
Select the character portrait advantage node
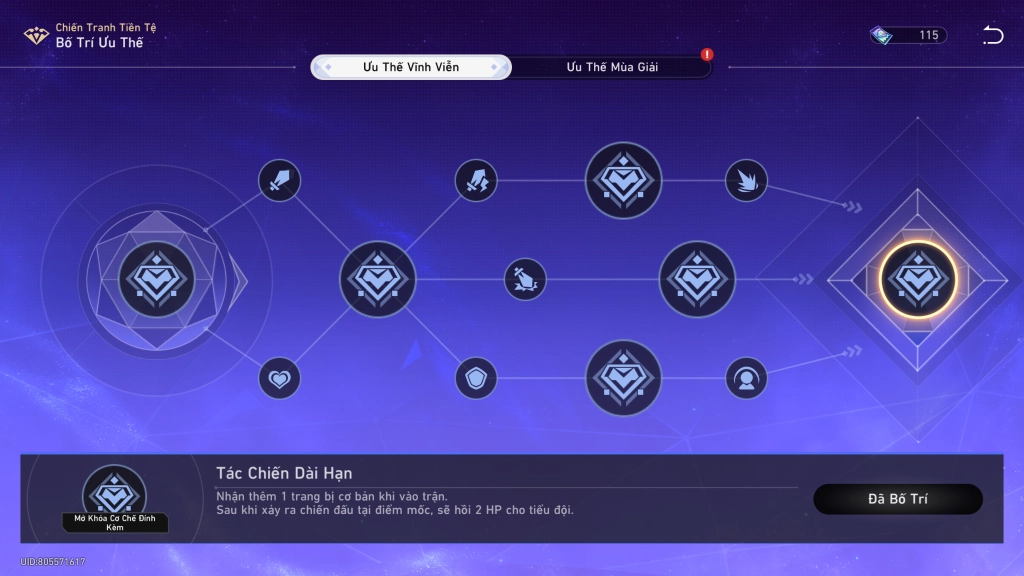pyautogui.click(x=746, y=378)
